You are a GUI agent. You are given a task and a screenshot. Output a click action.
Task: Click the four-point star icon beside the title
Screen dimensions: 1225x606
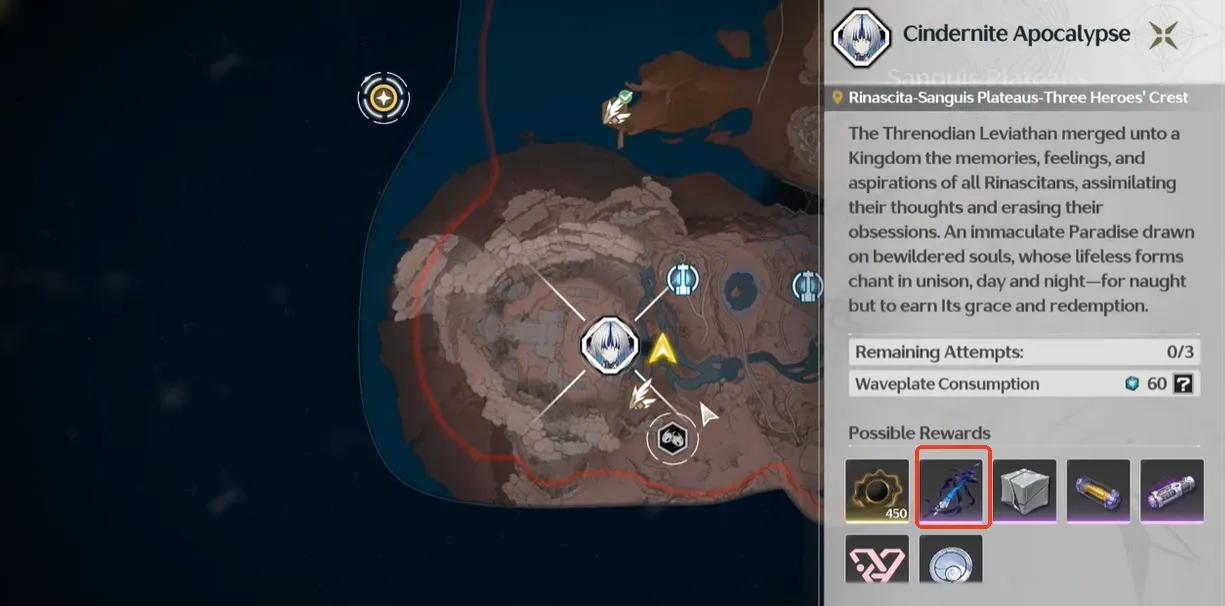(x=1162, y=36)
